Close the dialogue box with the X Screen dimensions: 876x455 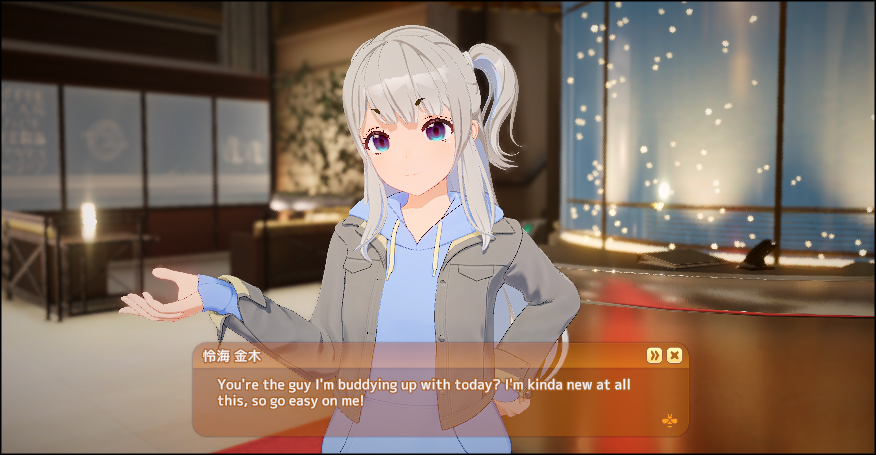pos(675,355)
